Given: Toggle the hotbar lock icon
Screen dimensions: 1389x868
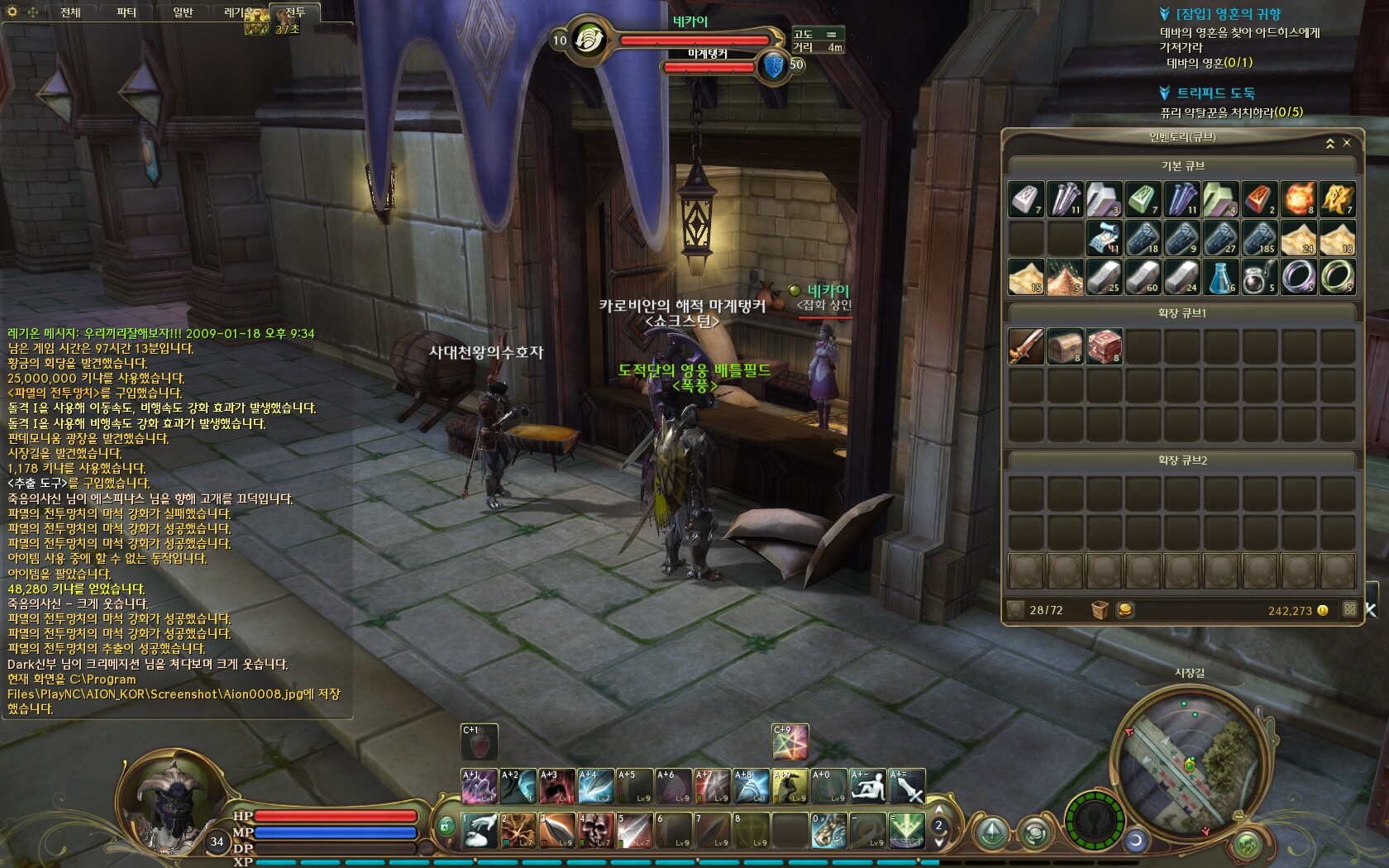Looking at the screenshot, I should [446, 826].
